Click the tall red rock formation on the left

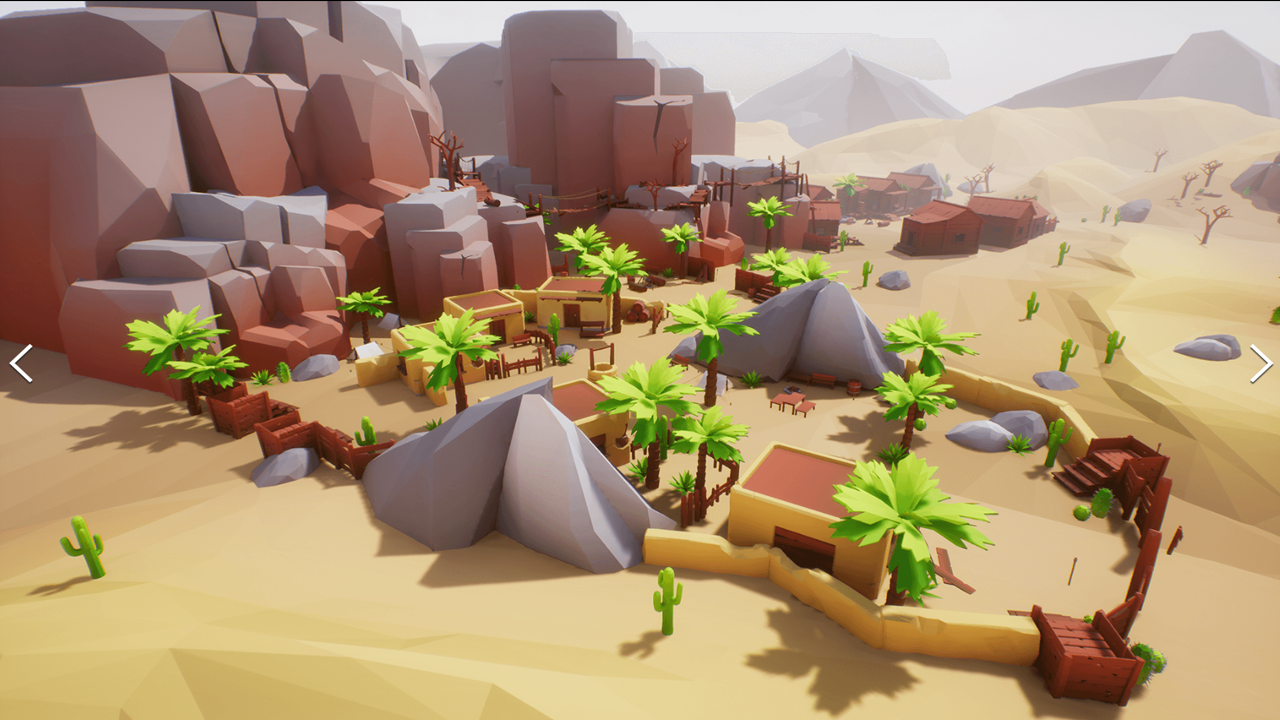pyautogui.click(x=200, y=150)
